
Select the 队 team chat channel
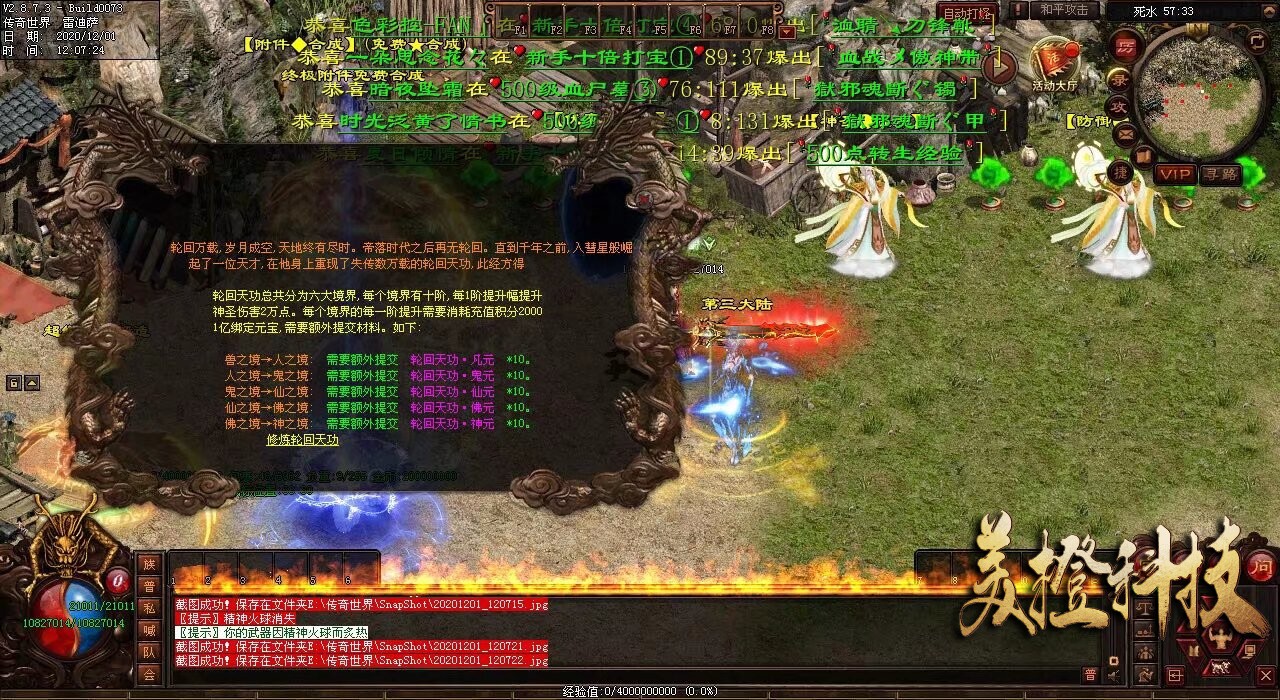149,652
